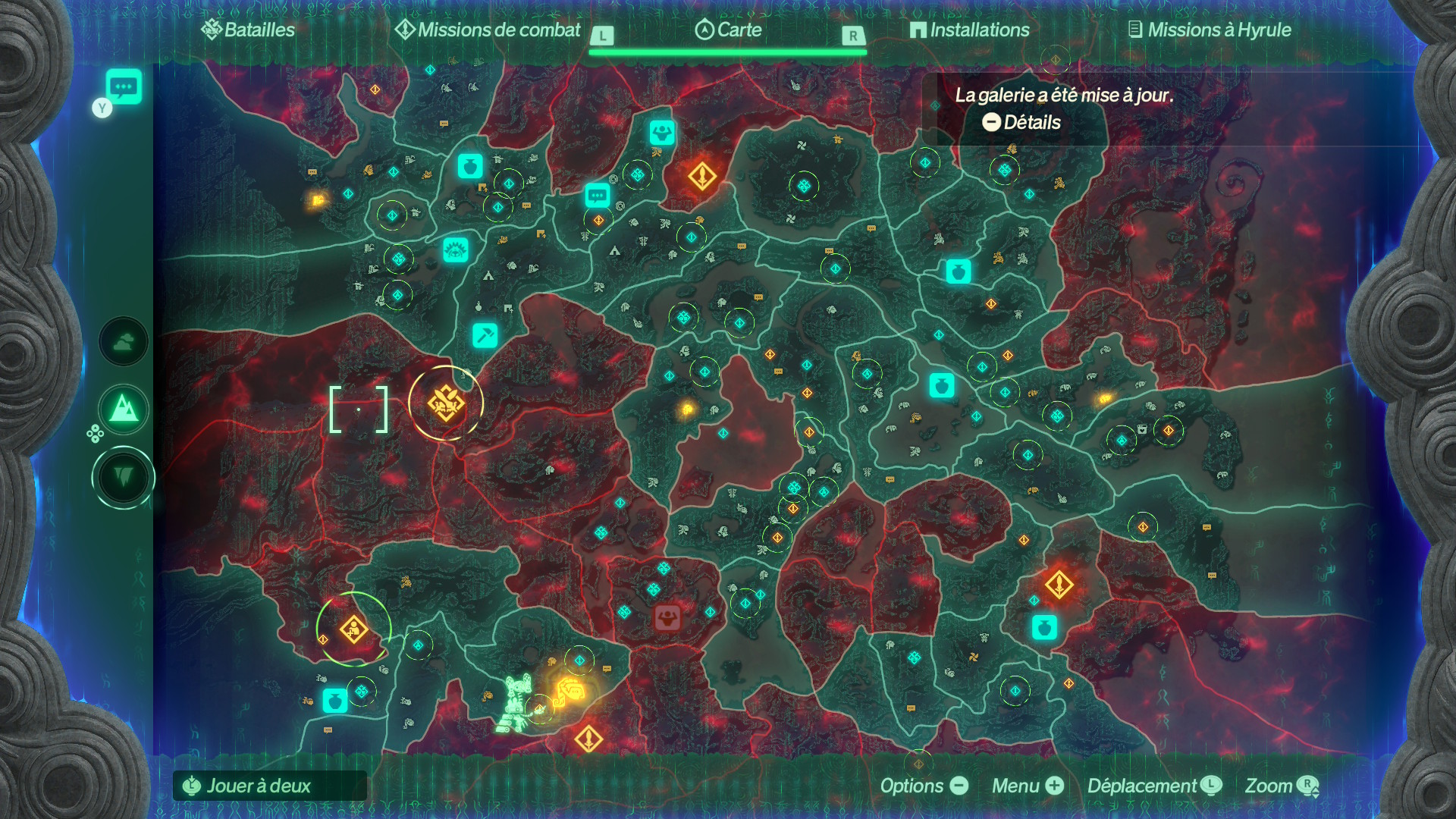The height and width of the screenshot is (819, 1456).
Task: Select the cyan hammer facility marker
Action: tap(485, 334)
